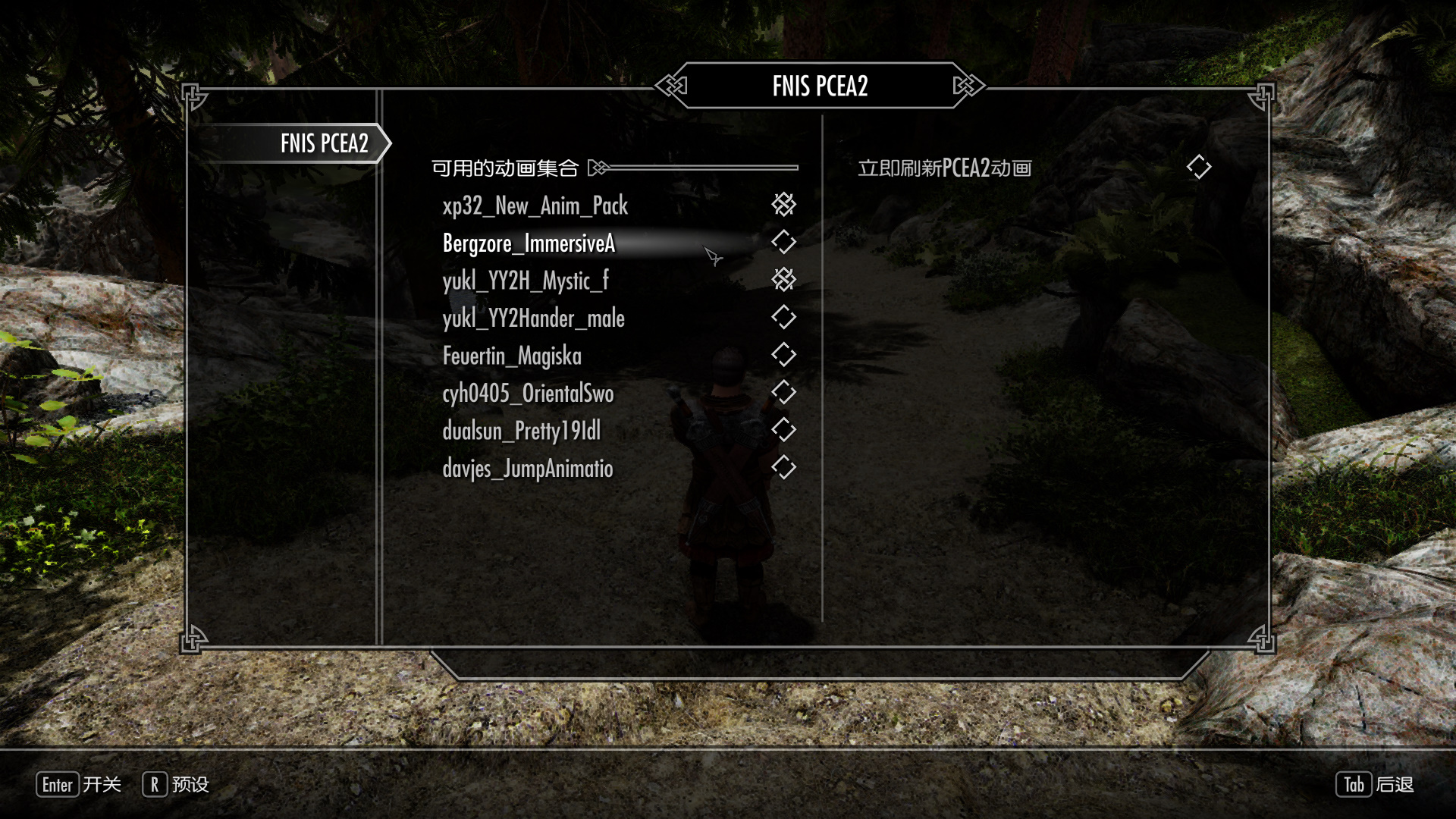Toggle the xp32_New_Anim_Pack animation set
This screenshot has width=1456, height=819.
tap(783, 205)
